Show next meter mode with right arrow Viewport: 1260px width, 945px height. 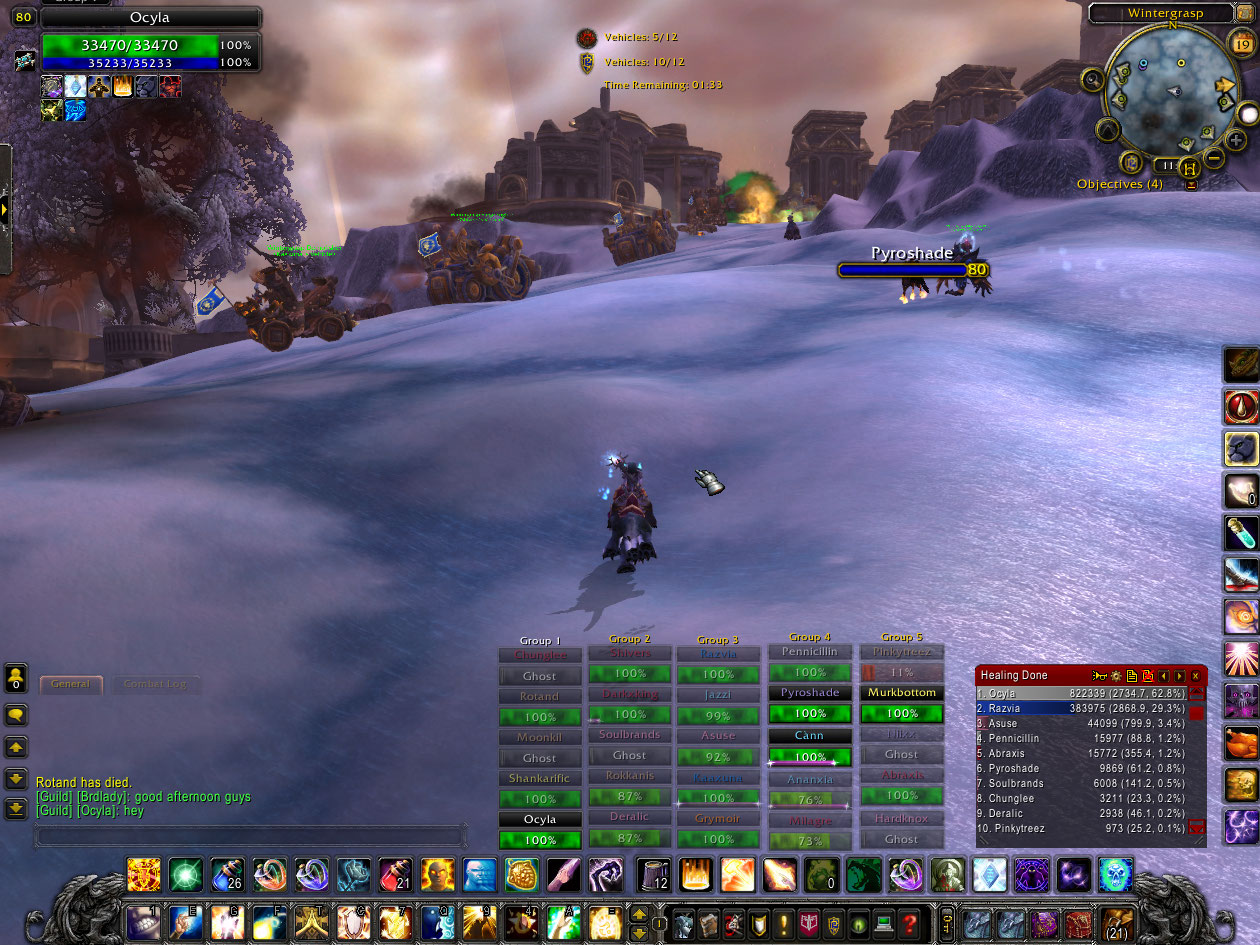click(x=1179, y=676)
